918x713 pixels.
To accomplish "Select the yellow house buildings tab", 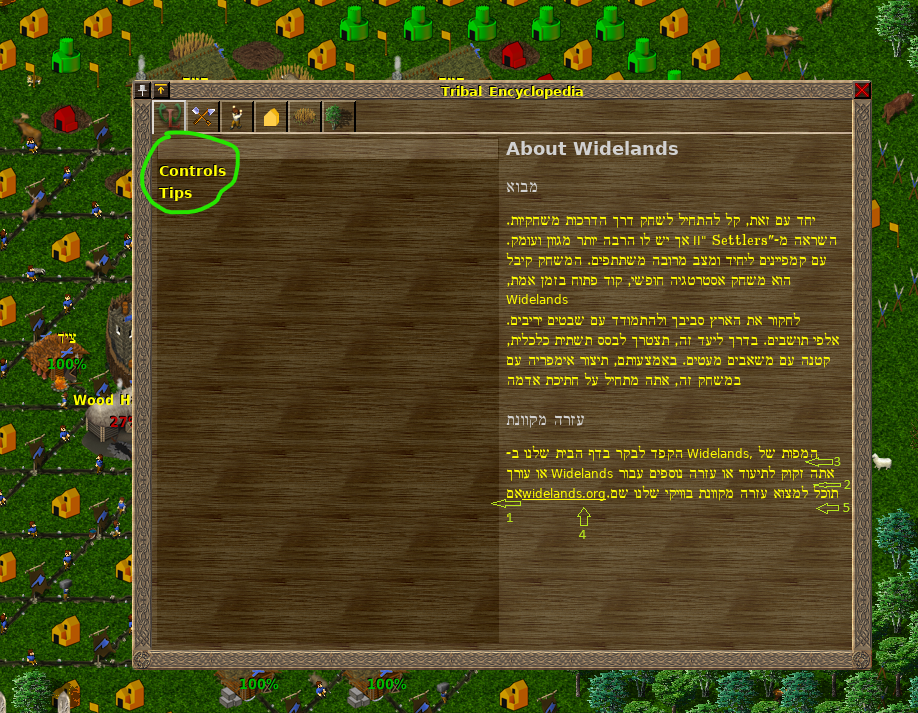I will (x=271, y=117).
